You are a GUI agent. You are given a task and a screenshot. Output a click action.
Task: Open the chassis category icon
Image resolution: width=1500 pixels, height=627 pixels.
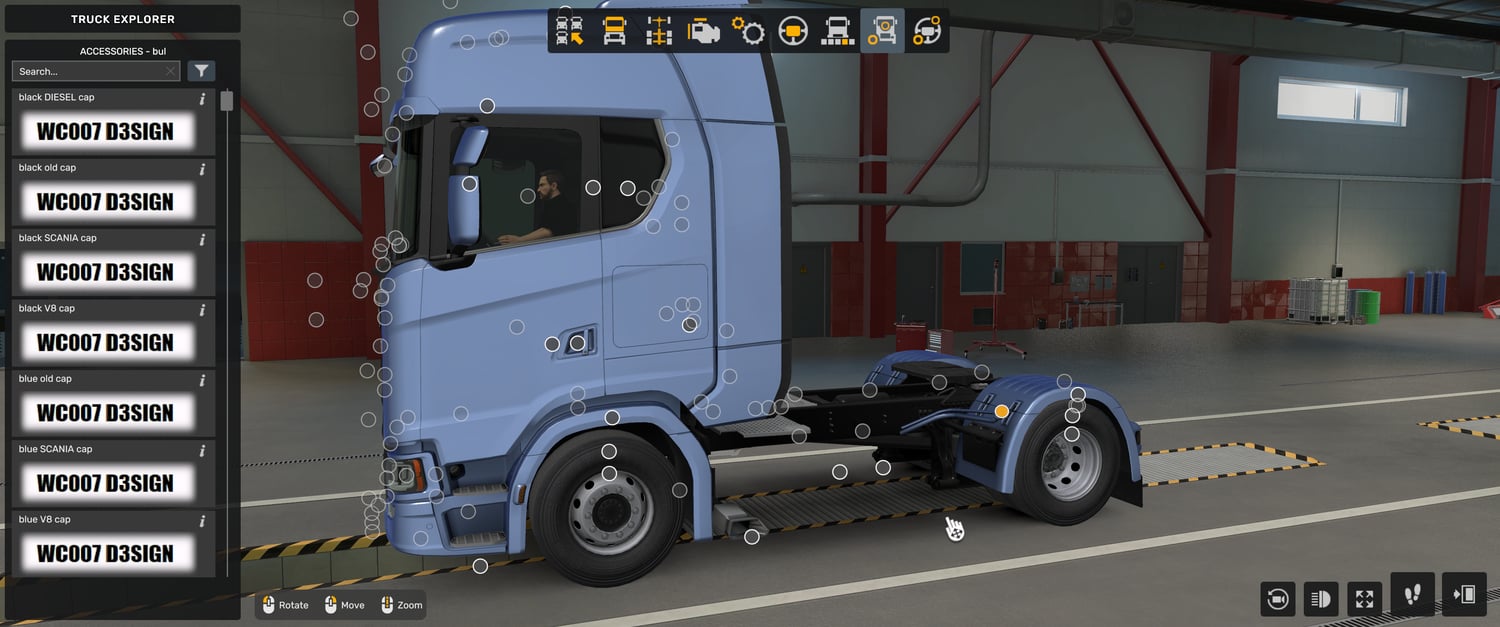pos(659,31)
